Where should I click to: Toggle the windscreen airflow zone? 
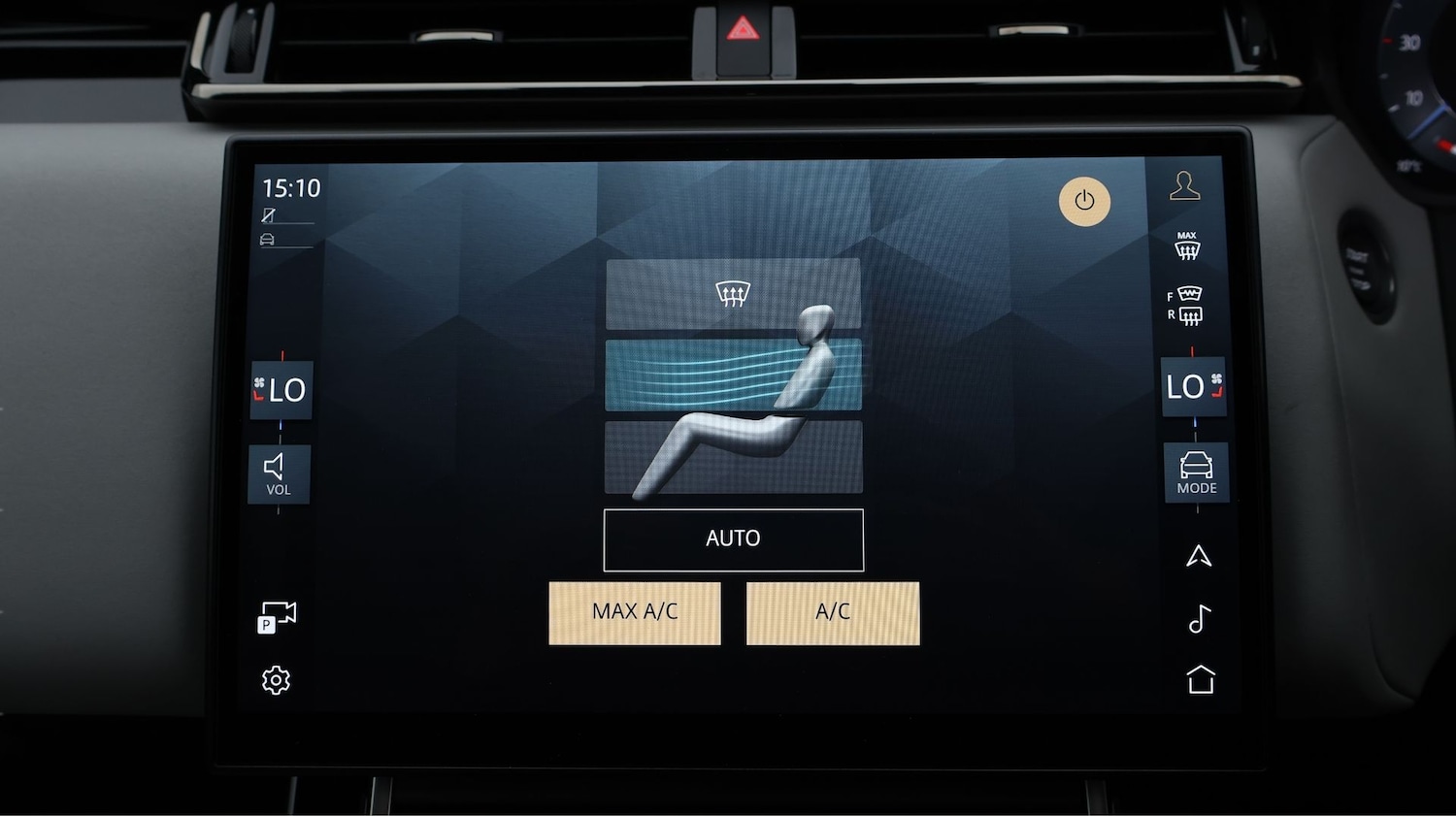coord(733,293)
